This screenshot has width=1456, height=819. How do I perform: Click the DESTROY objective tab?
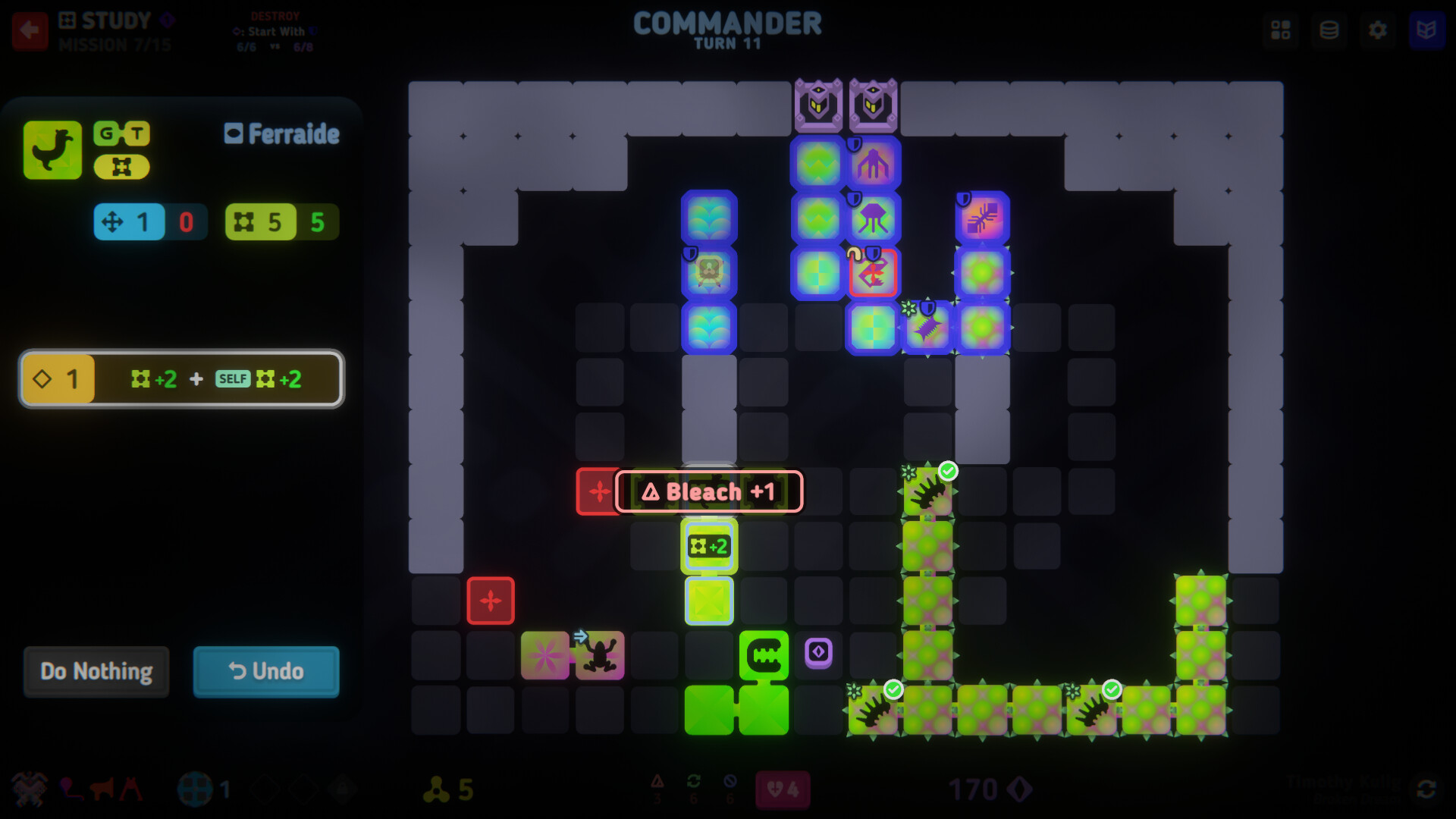(x=275, y=14)
